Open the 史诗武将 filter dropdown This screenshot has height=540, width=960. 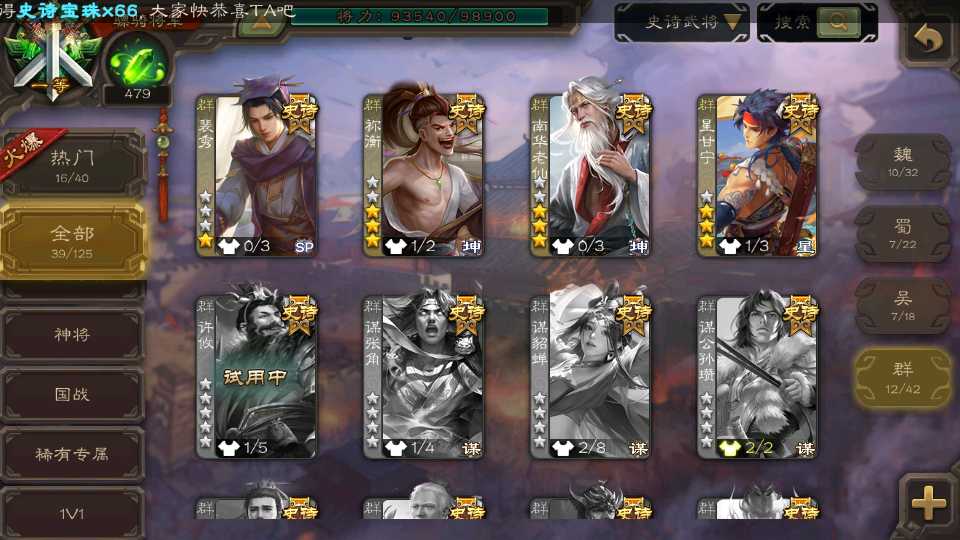pos(682,22)
